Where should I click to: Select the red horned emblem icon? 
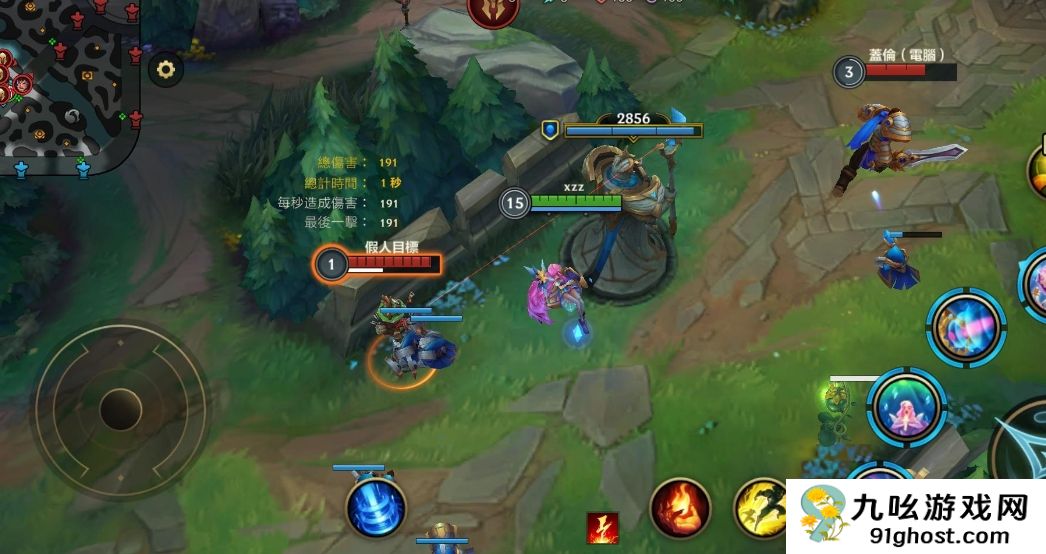tap(493, 10)
